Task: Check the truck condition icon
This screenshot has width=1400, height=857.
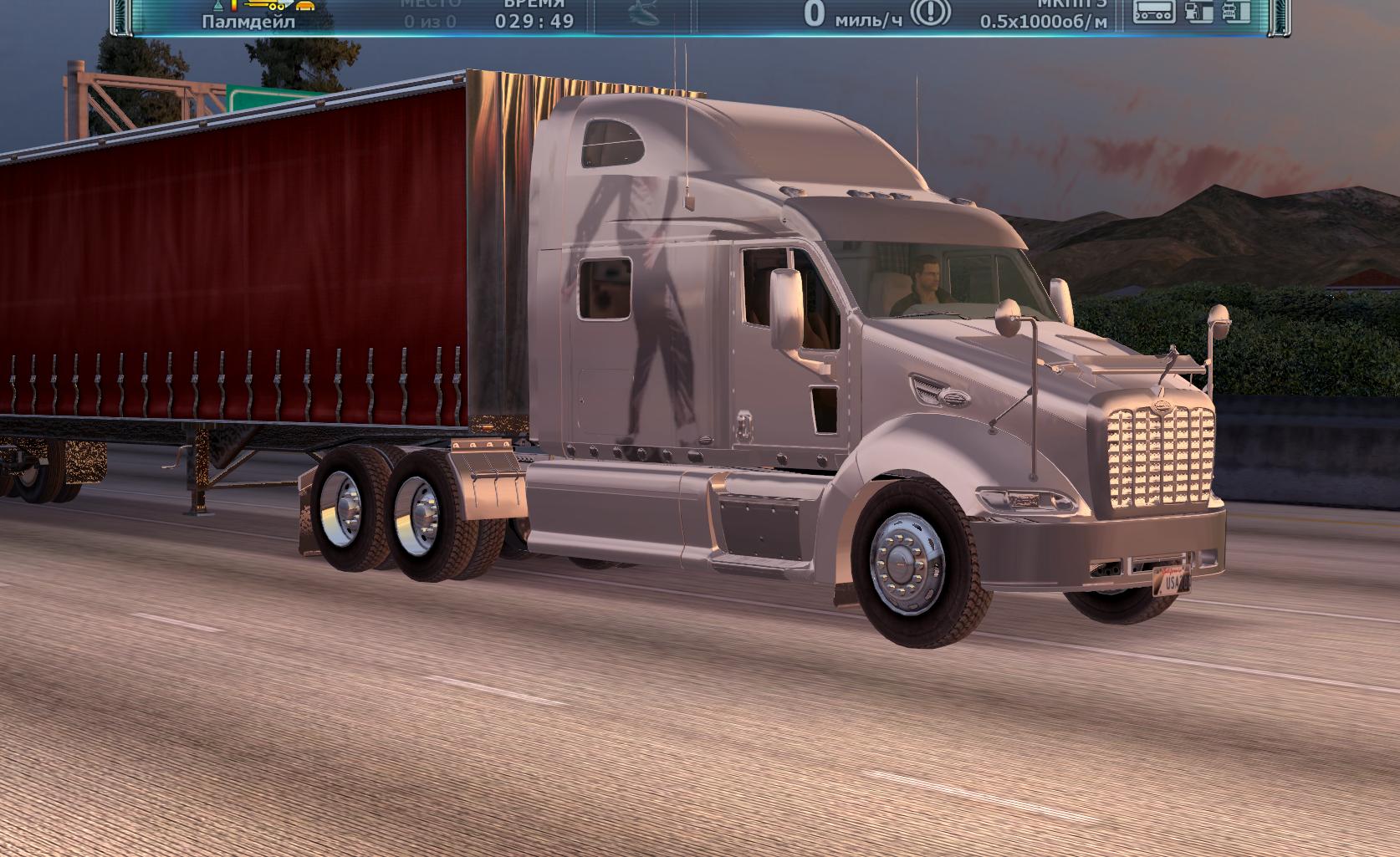Action: pyautogui.click(x=1237, y=11)
